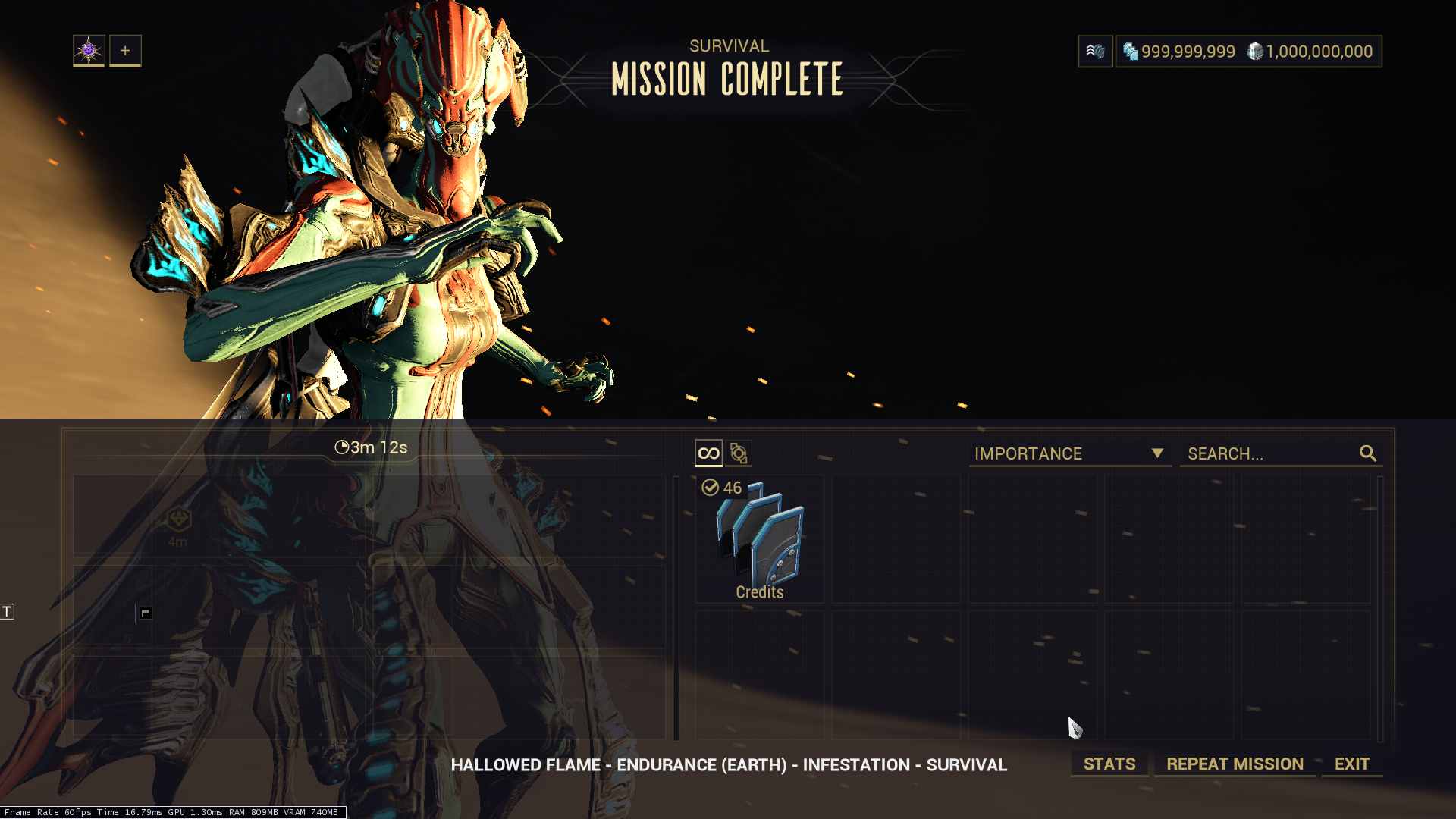Open the icon left of credits balance
This screenshot has height=819, width=1456.
click(1095, 52)
